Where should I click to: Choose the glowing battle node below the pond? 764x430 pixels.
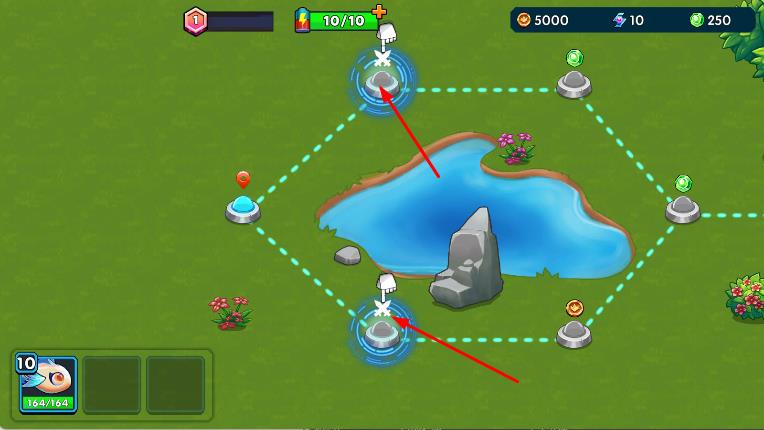(x=381, y=331)
